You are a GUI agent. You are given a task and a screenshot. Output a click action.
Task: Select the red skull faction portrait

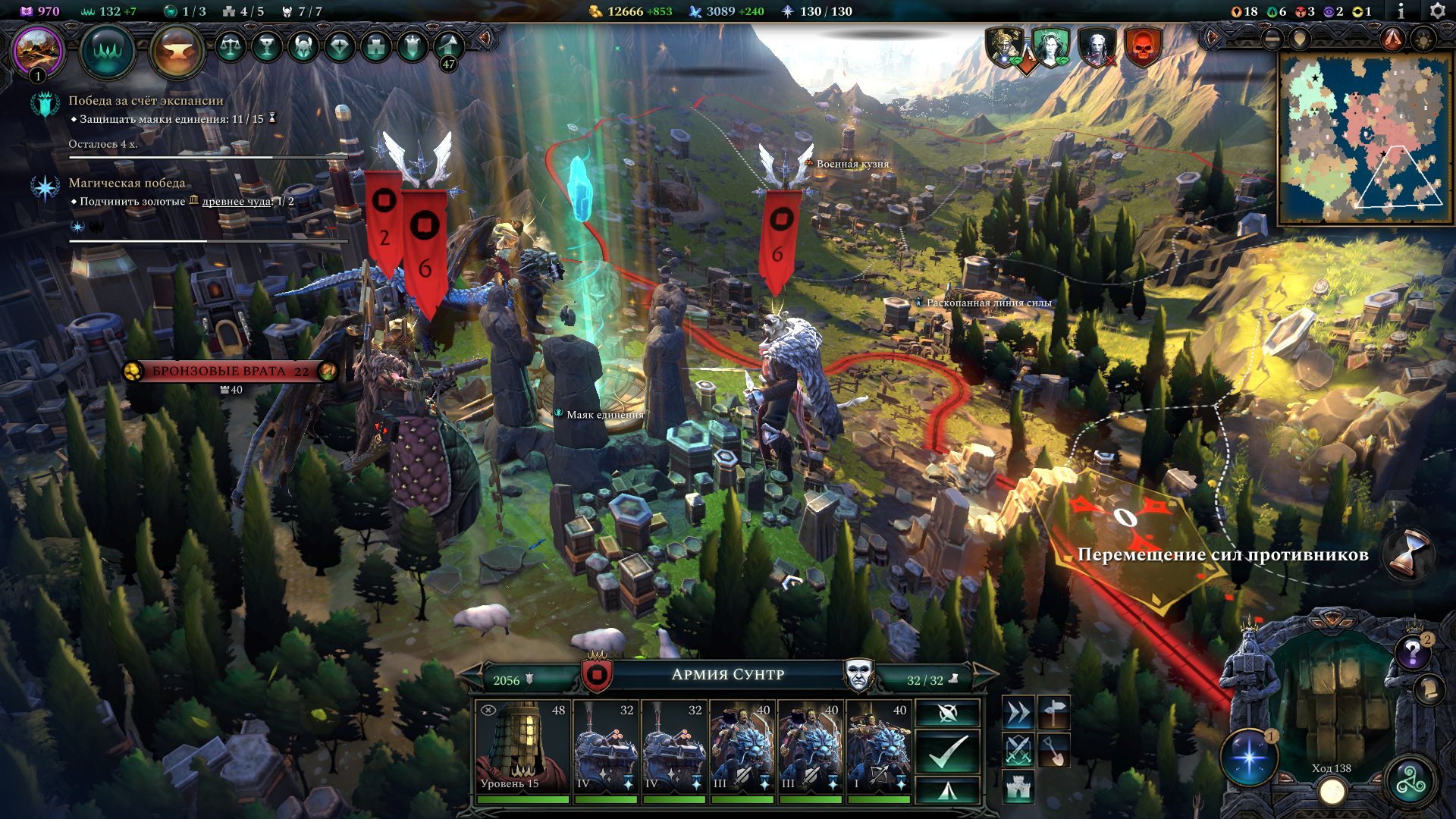point(1142,47)
